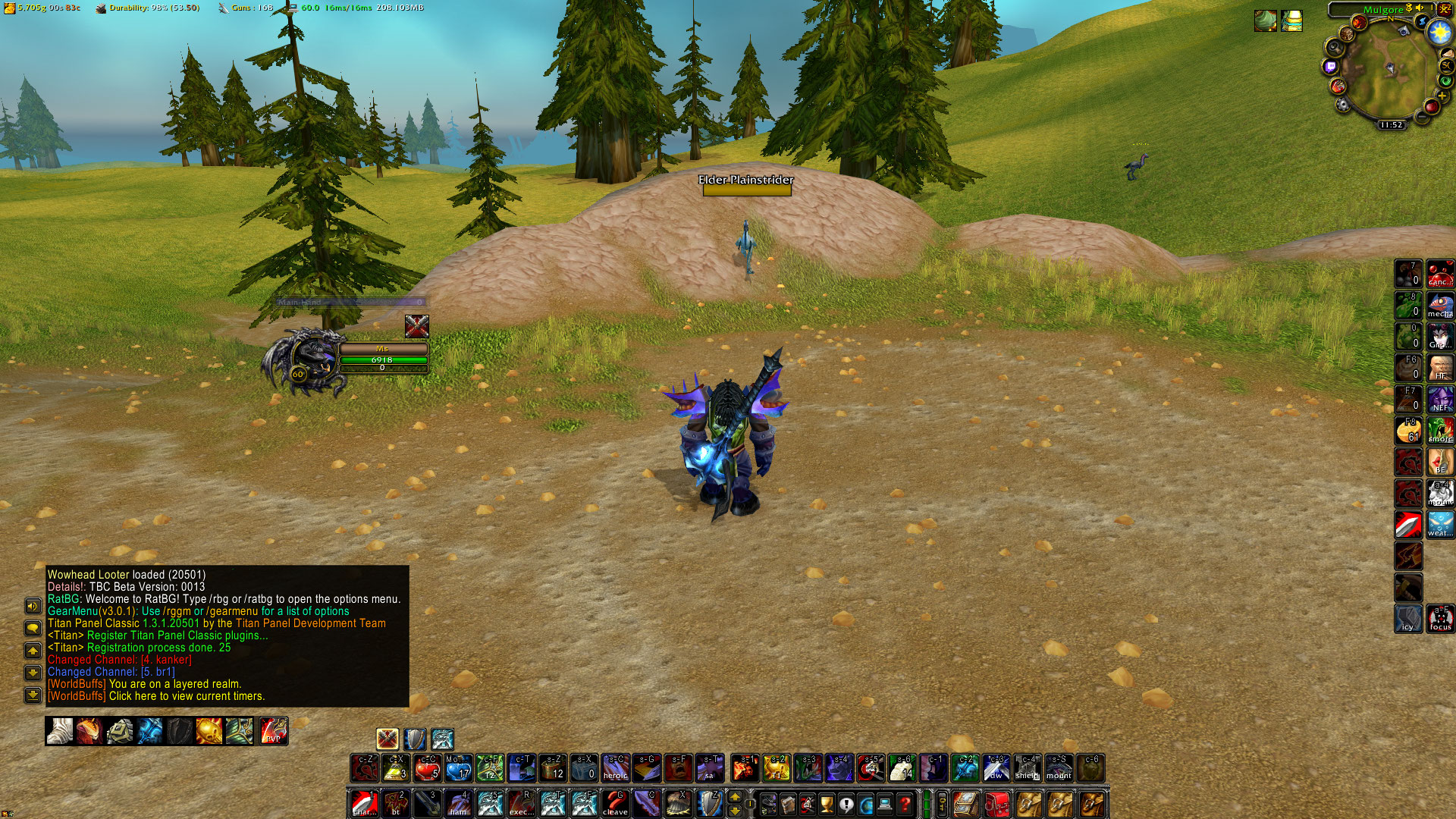The height and width of the screenshot is (819, 1456).
Task: Open the gold trophy micro menu button
Action: coord(827,803)
